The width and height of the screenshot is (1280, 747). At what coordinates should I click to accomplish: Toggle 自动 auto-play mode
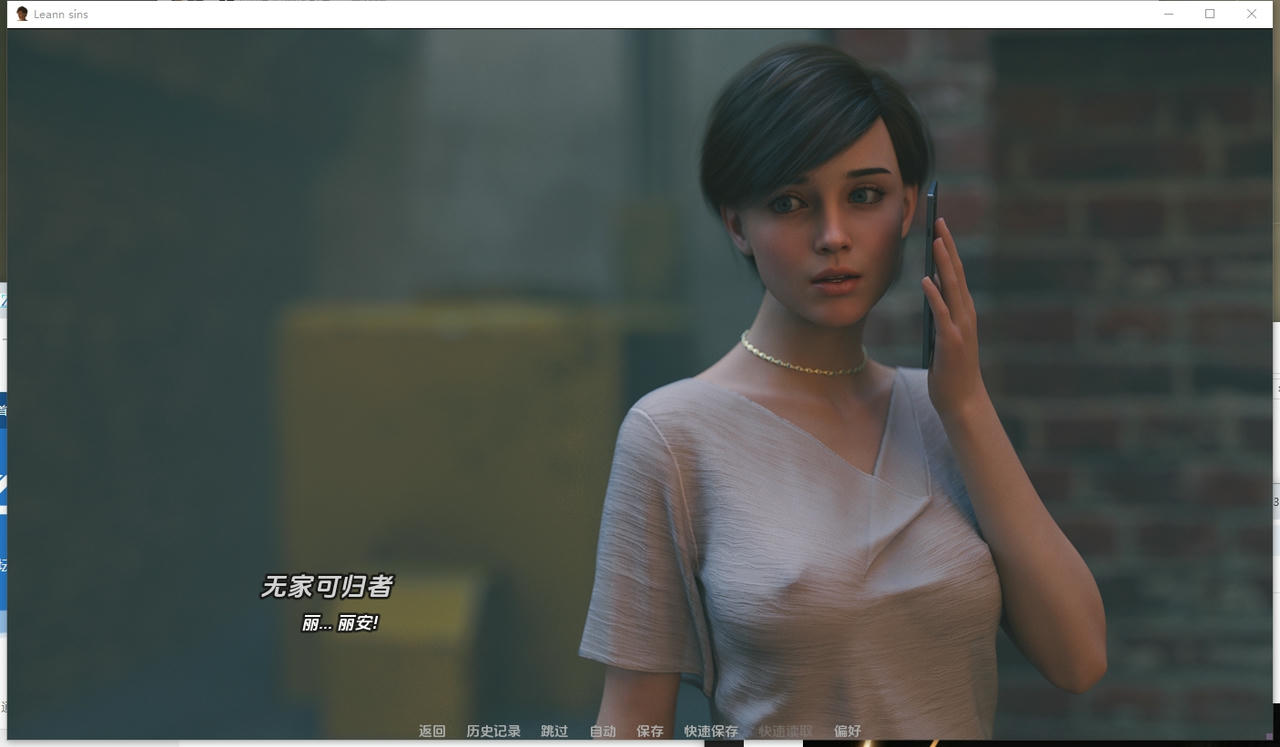tap(601, 731)
